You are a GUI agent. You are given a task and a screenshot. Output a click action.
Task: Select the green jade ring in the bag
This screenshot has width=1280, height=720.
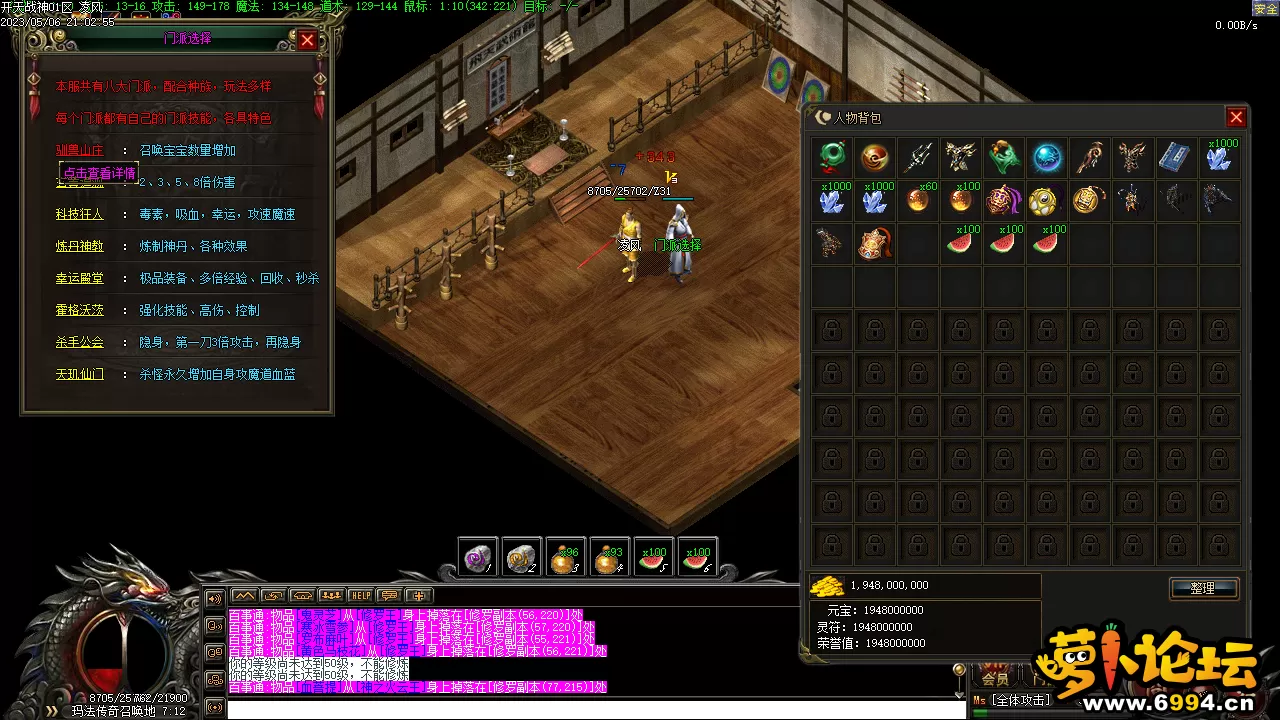[832, 157]
